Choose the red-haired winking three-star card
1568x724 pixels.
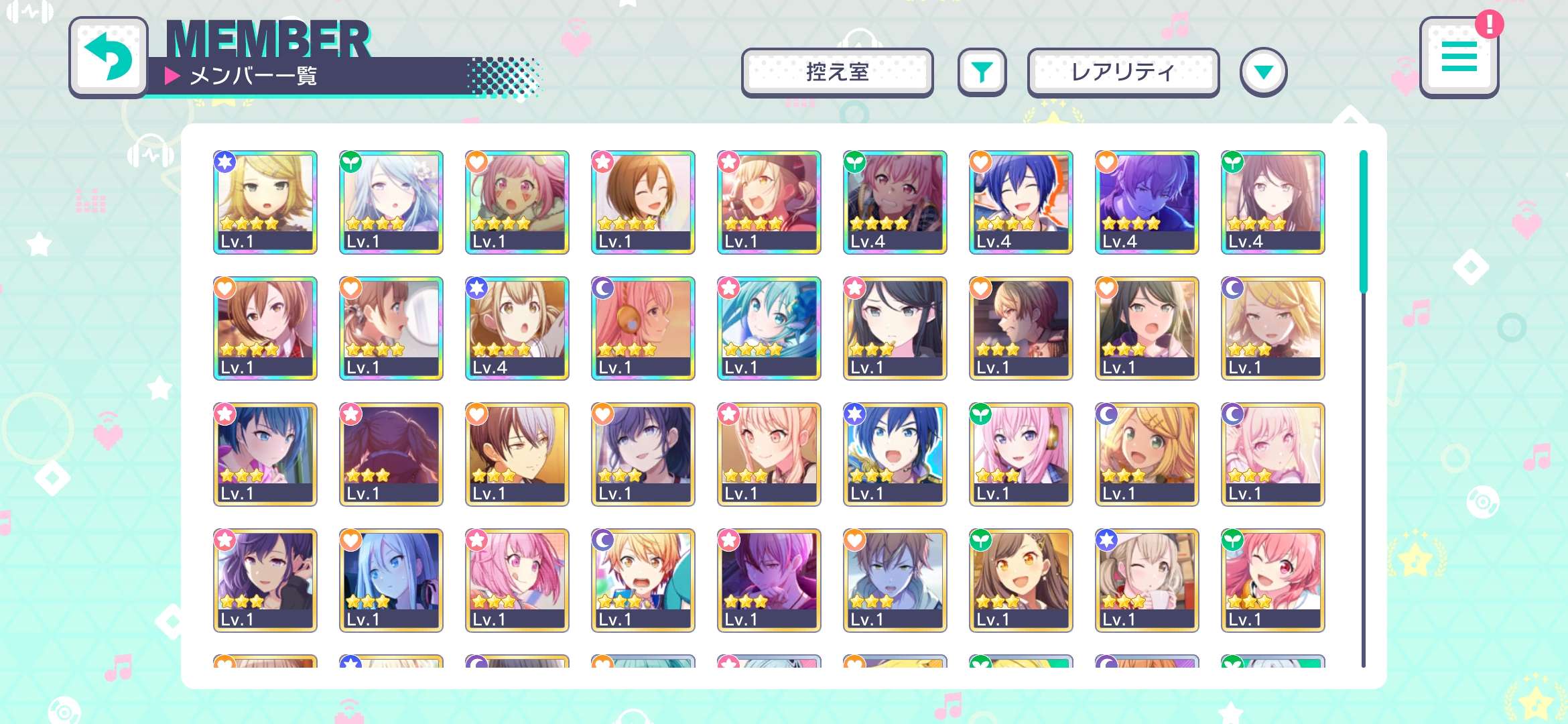[1272, 580]
